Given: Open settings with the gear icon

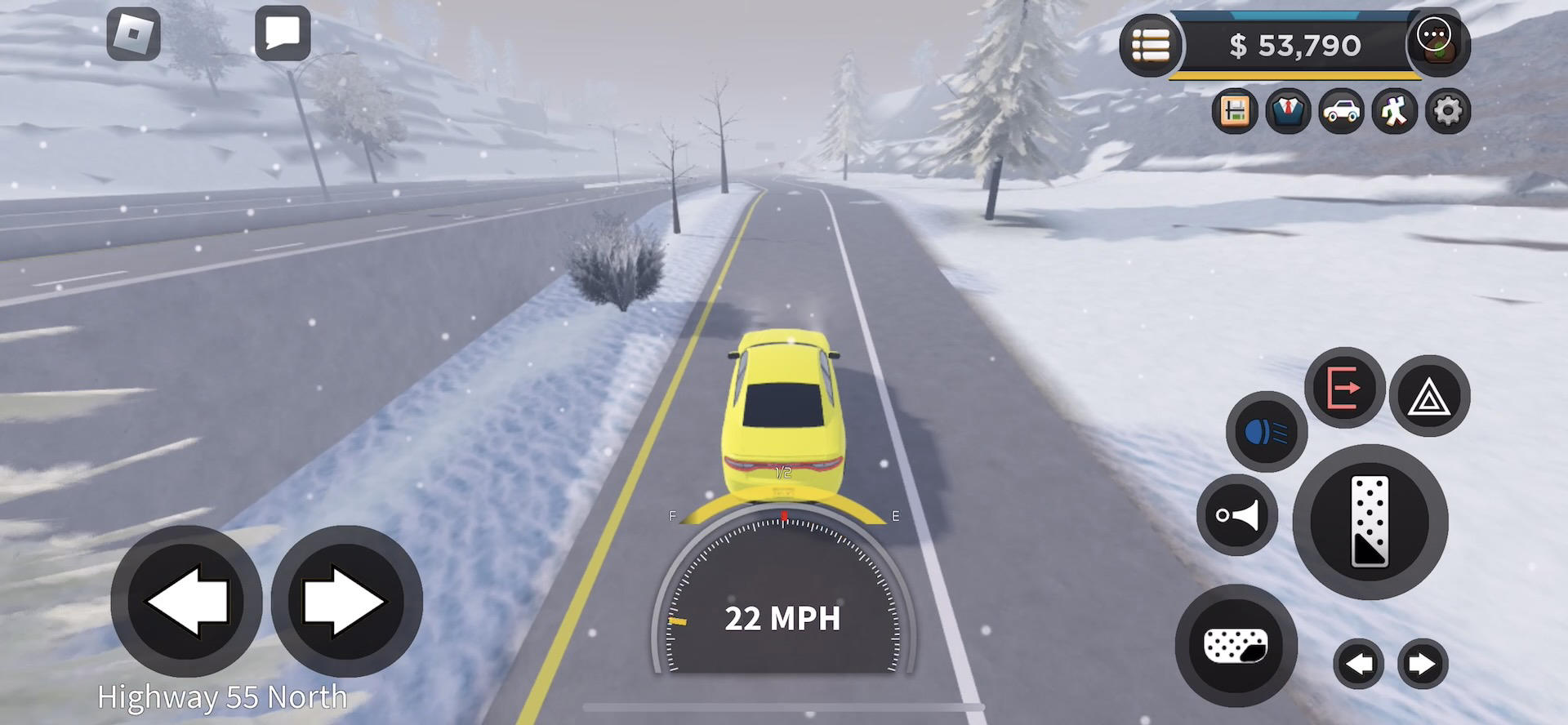Looking at the screenshot, I should [1447, 111].
